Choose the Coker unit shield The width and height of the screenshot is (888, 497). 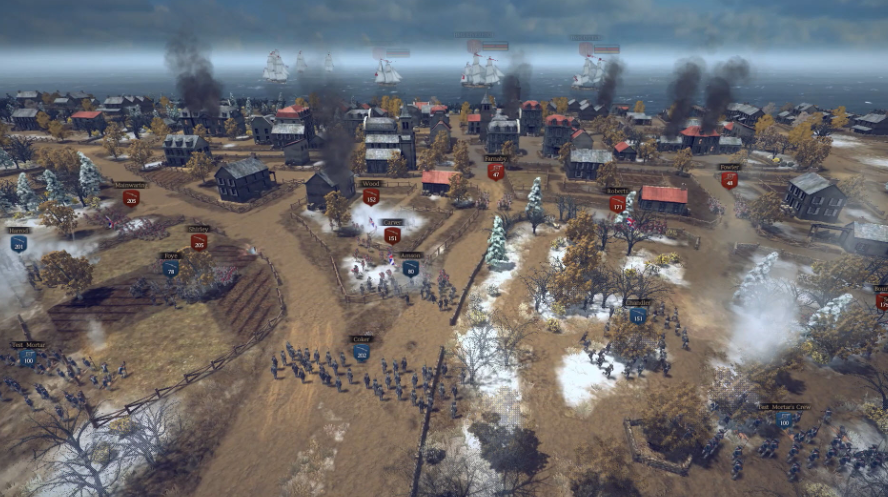(361, 352)
